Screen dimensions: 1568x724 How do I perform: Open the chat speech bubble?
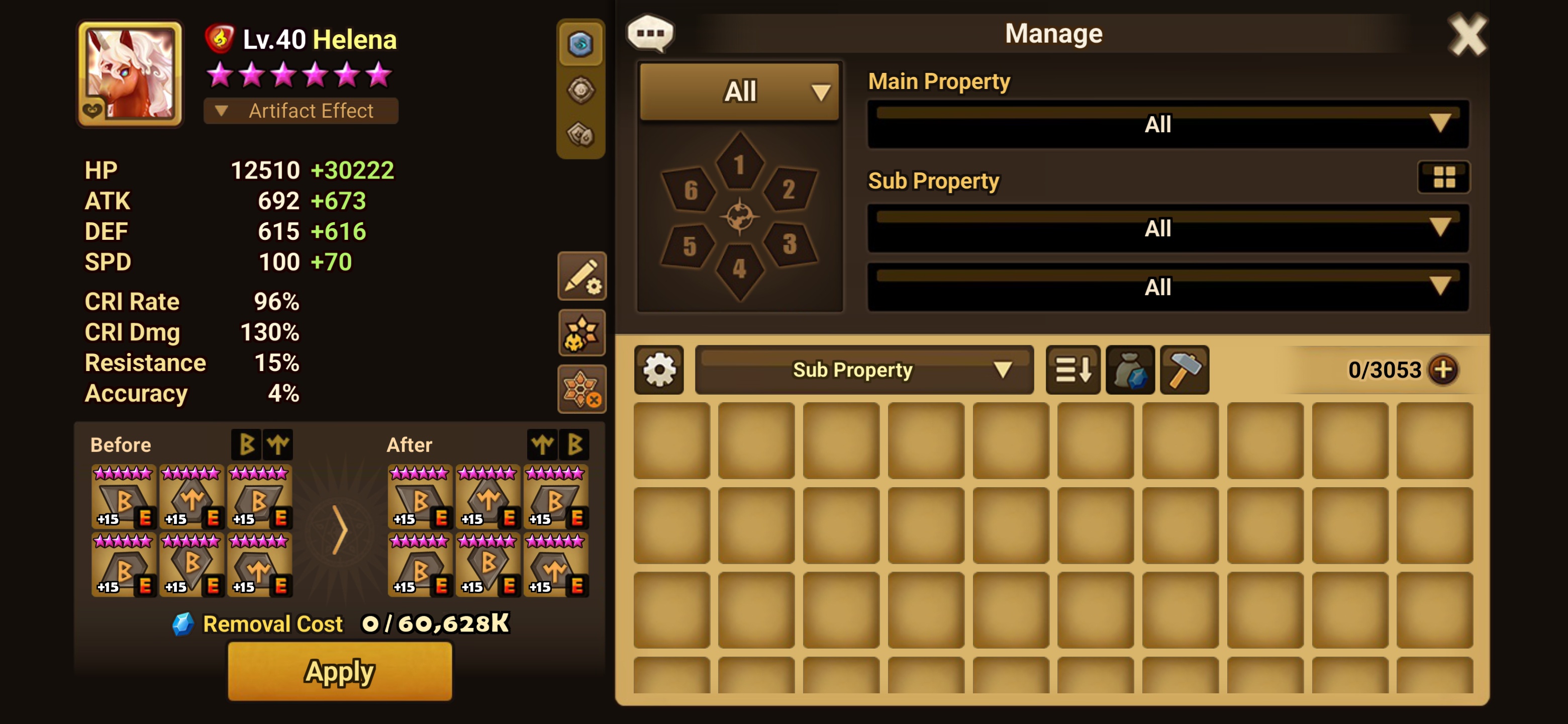click(x=650, y=33)
